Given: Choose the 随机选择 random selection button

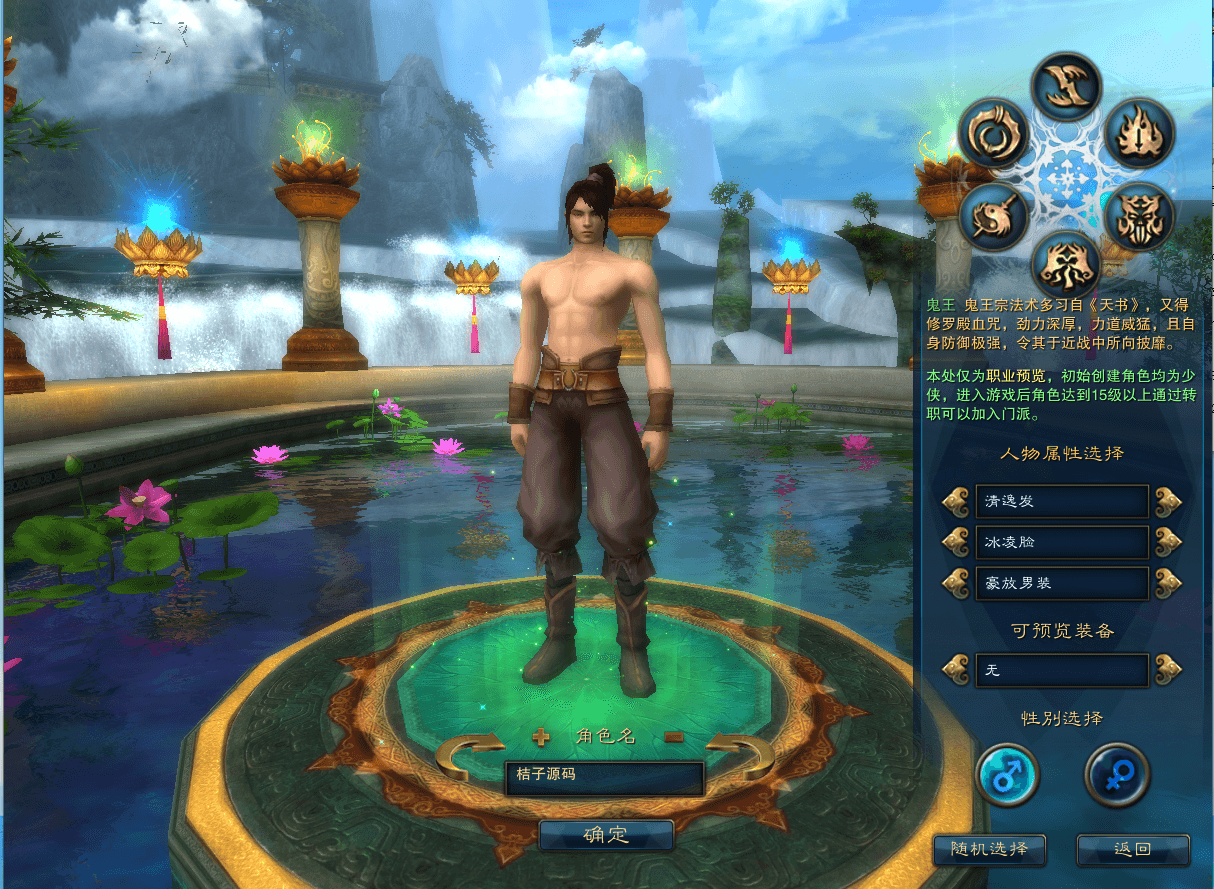Looking at the screenshot, I should point(989,850).
